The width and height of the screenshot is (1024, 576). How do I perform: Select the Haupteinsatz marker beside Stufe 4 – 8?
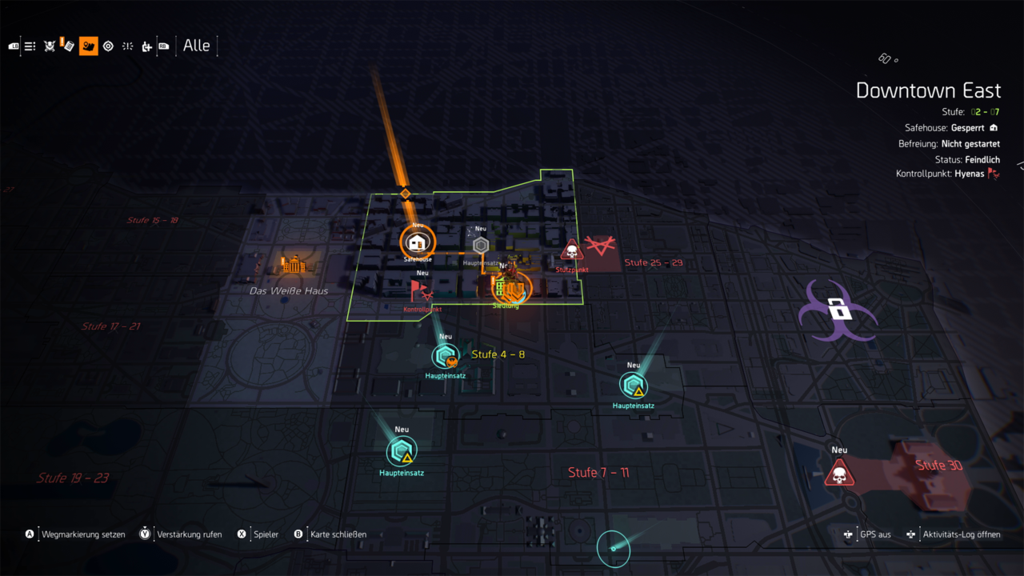(x=445, y=356)
